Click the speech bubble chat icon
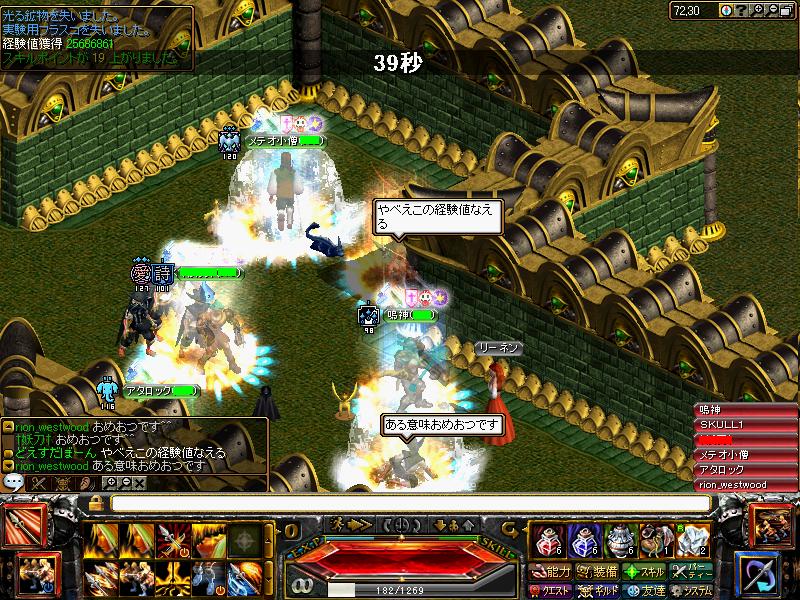Image resolution: width=800 pixels, height=600 pixels. tap(14, 482)
